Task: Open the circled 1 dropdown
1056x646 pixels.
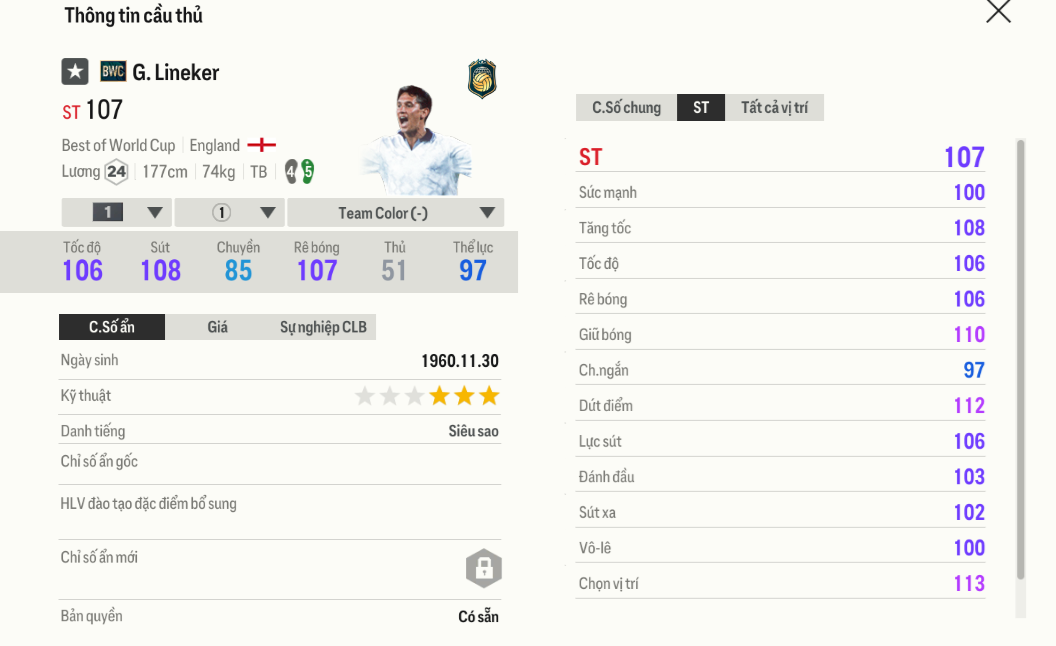Action: pyautogui.click(x=230, y=213)
